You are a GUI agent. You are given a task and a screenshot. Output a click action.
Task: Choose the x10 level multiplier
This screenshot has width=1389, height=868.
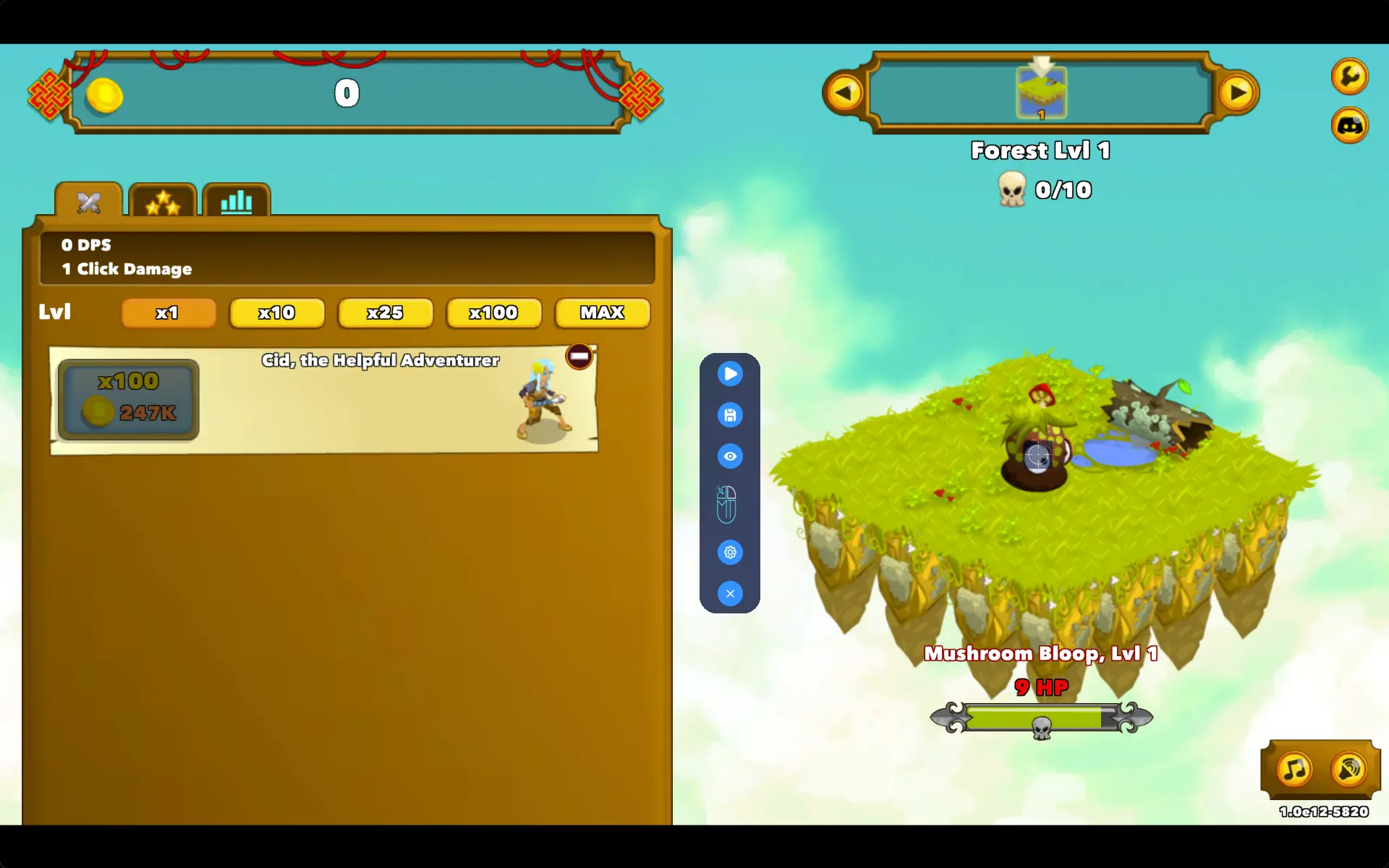(x=276, y=312)
